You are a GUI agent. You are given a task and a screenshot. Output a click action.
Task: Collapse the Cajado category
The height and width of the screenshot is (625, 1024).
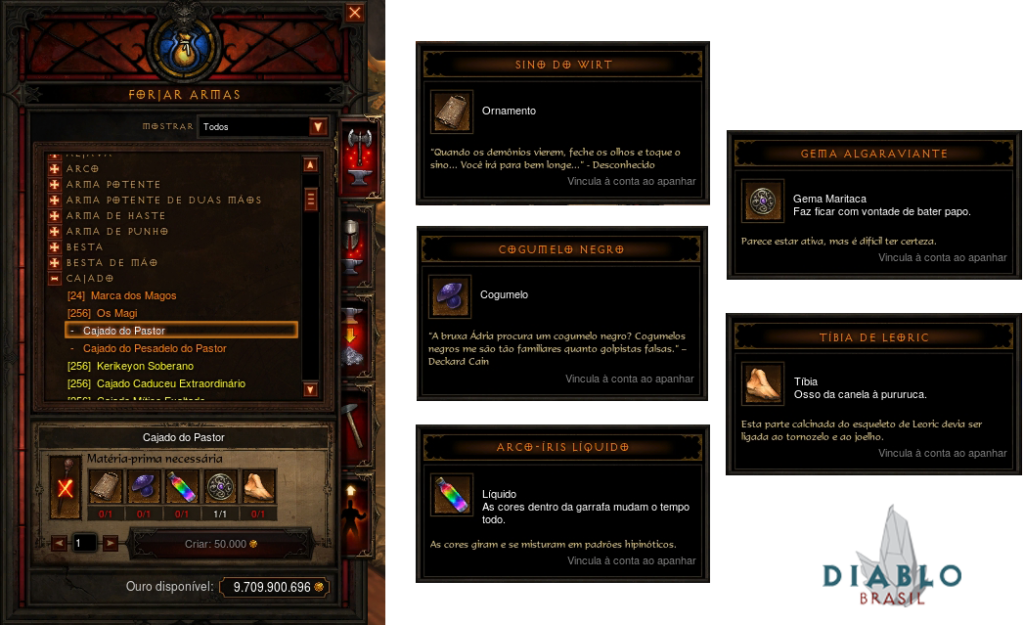click(55, 278)
